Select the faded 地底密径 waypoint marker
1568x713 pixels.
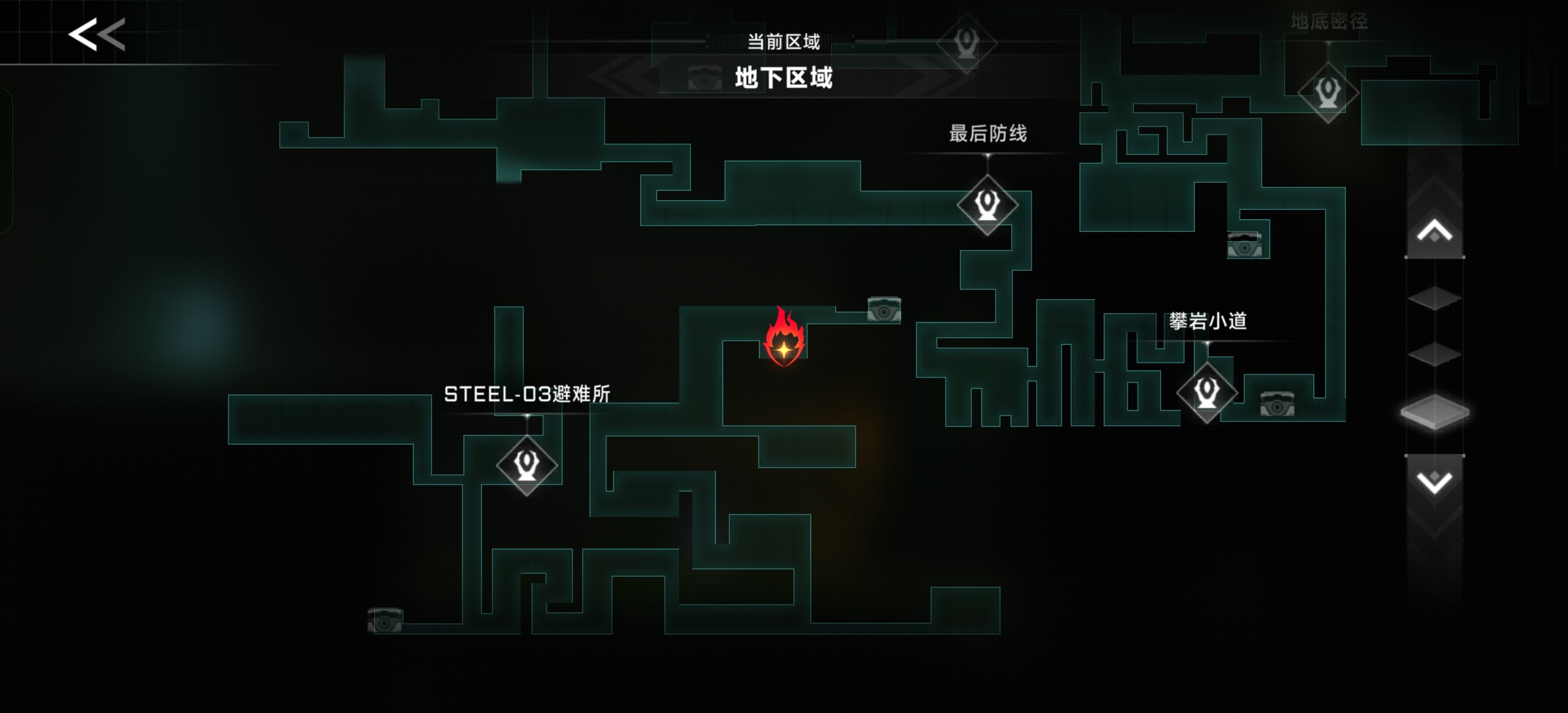point(1328,93)
